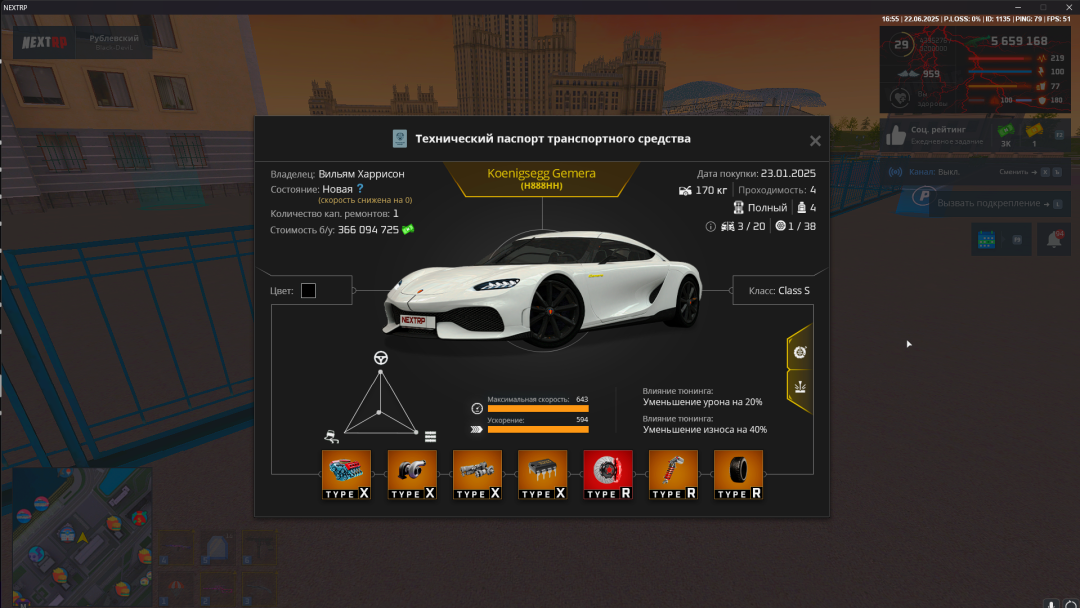Select the suspension coilover Type R part
1080x608 pixels.
click(x=673, y=474)
